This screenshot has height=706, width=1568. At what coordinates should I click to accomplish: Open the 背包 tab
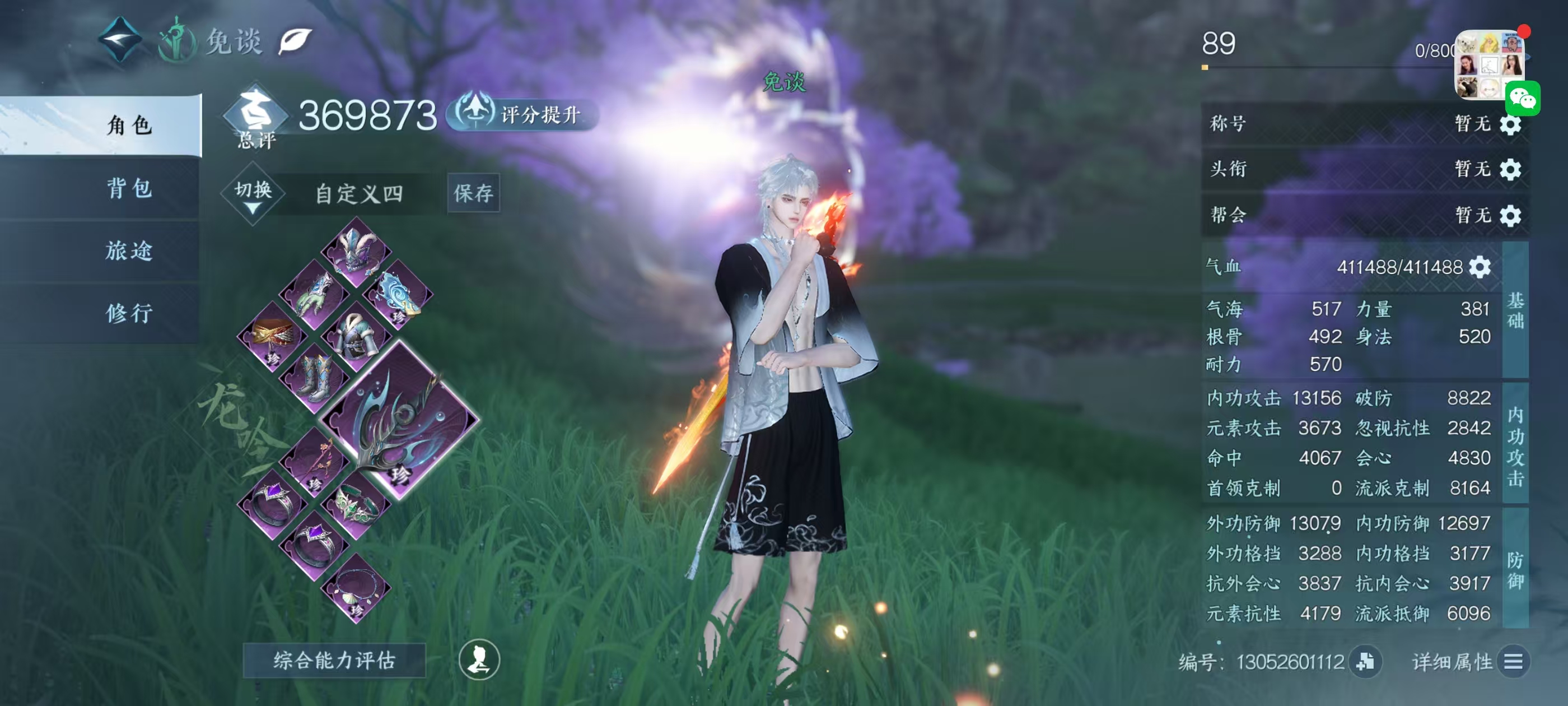(129, 188)
